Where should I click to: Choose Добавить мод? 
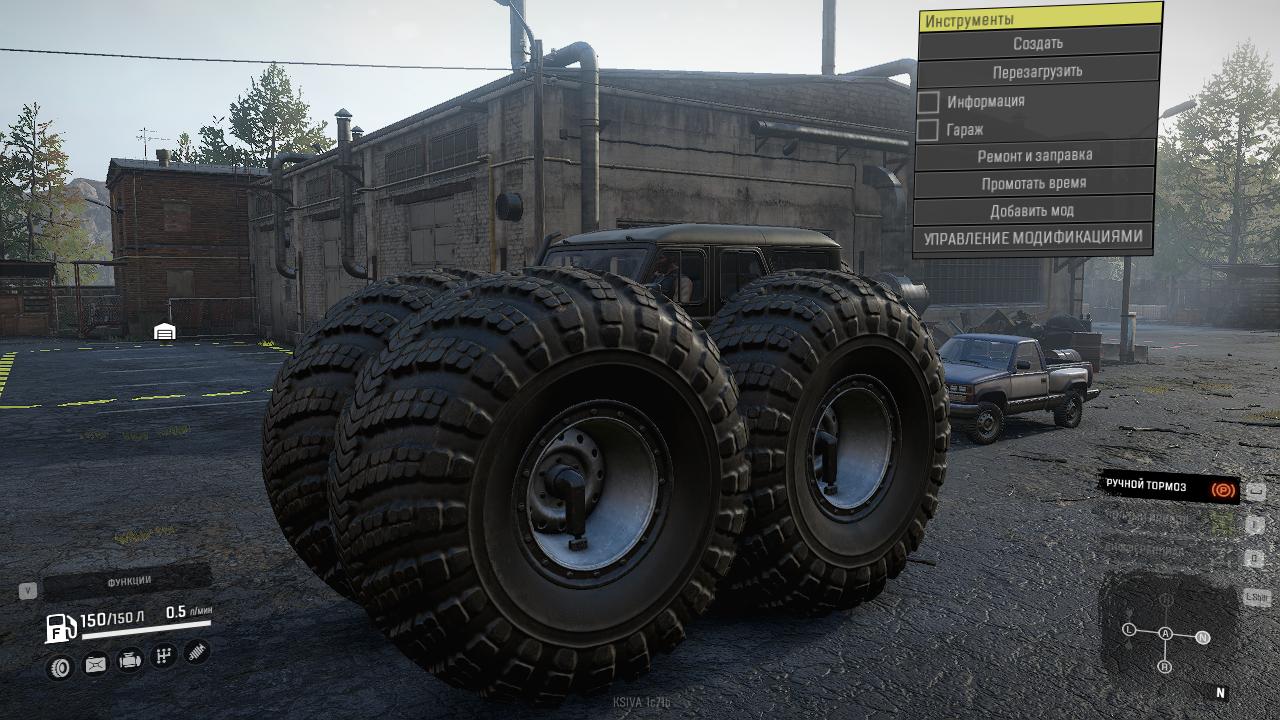click(x=1032, y=211)
